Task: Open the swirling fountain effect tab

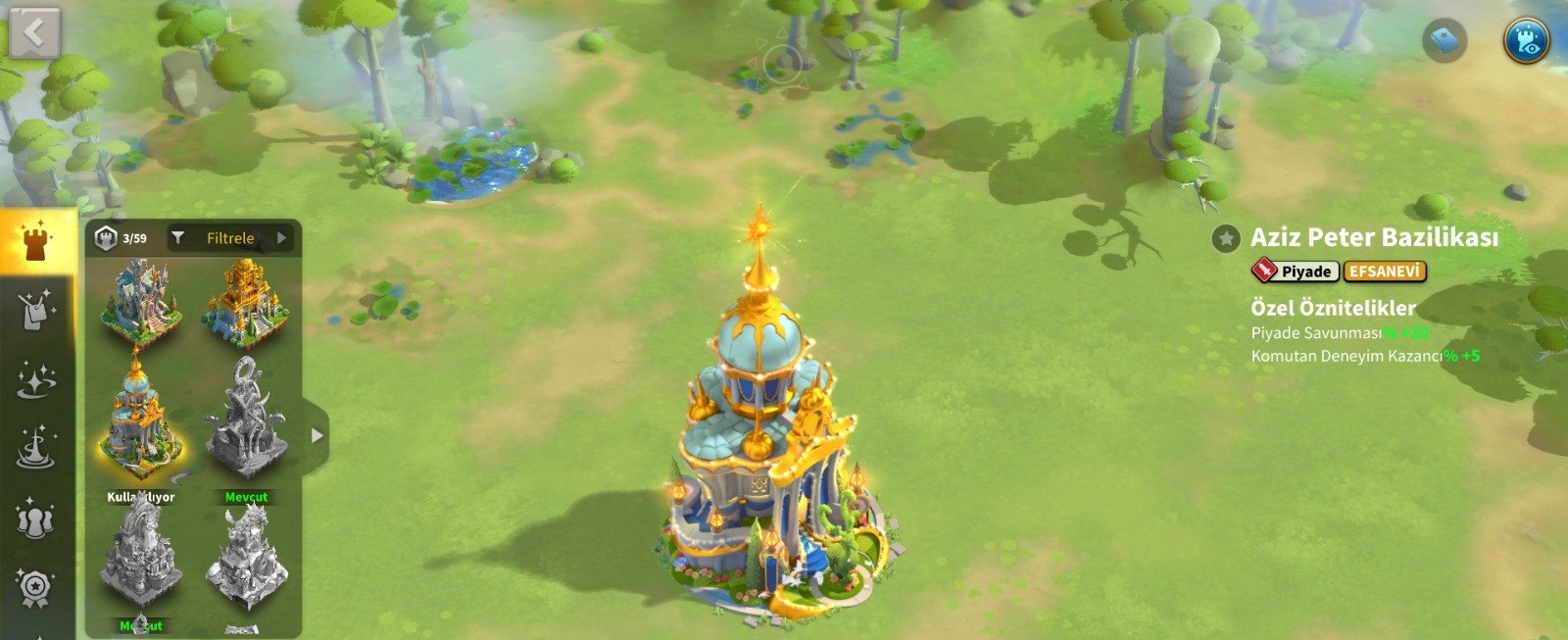Action: [x=36, y=449]
